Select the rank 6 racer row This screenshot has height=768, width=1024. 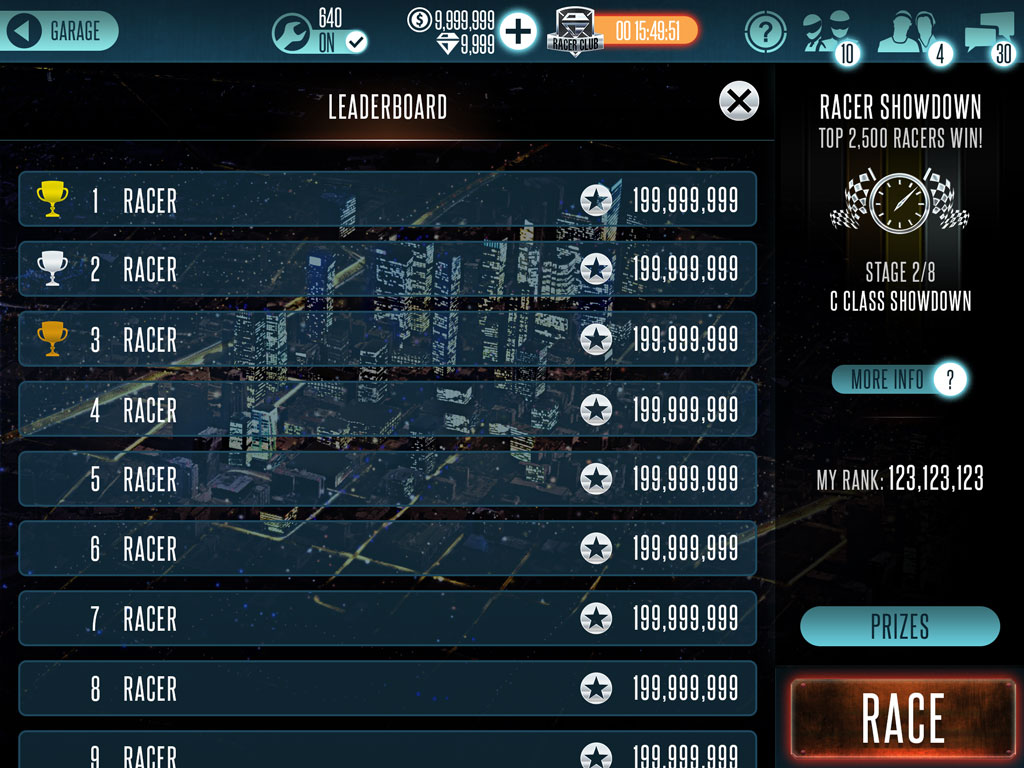coord(387,548)
